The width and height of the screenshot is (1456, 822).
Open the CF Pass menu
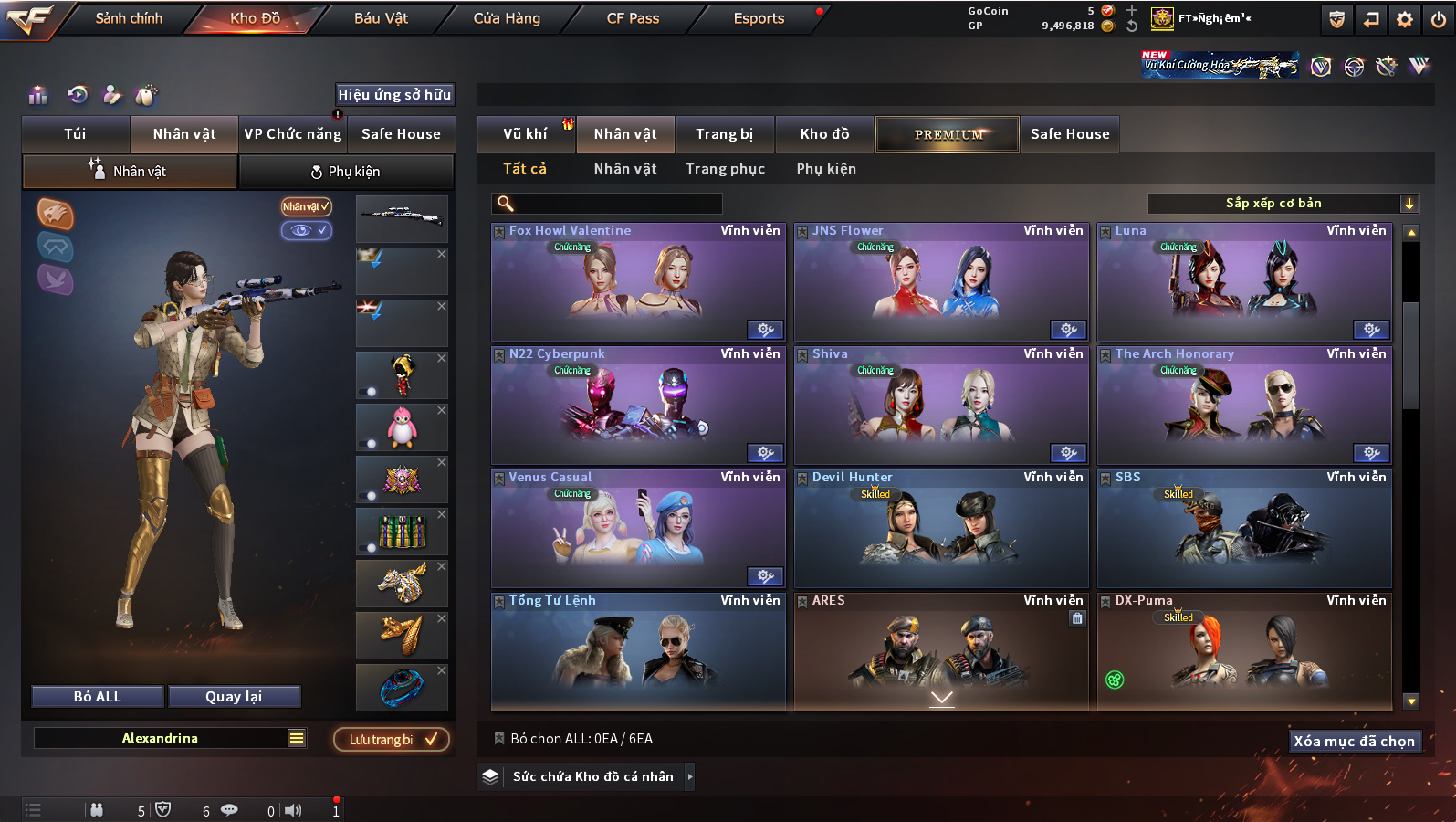point(633,18)
